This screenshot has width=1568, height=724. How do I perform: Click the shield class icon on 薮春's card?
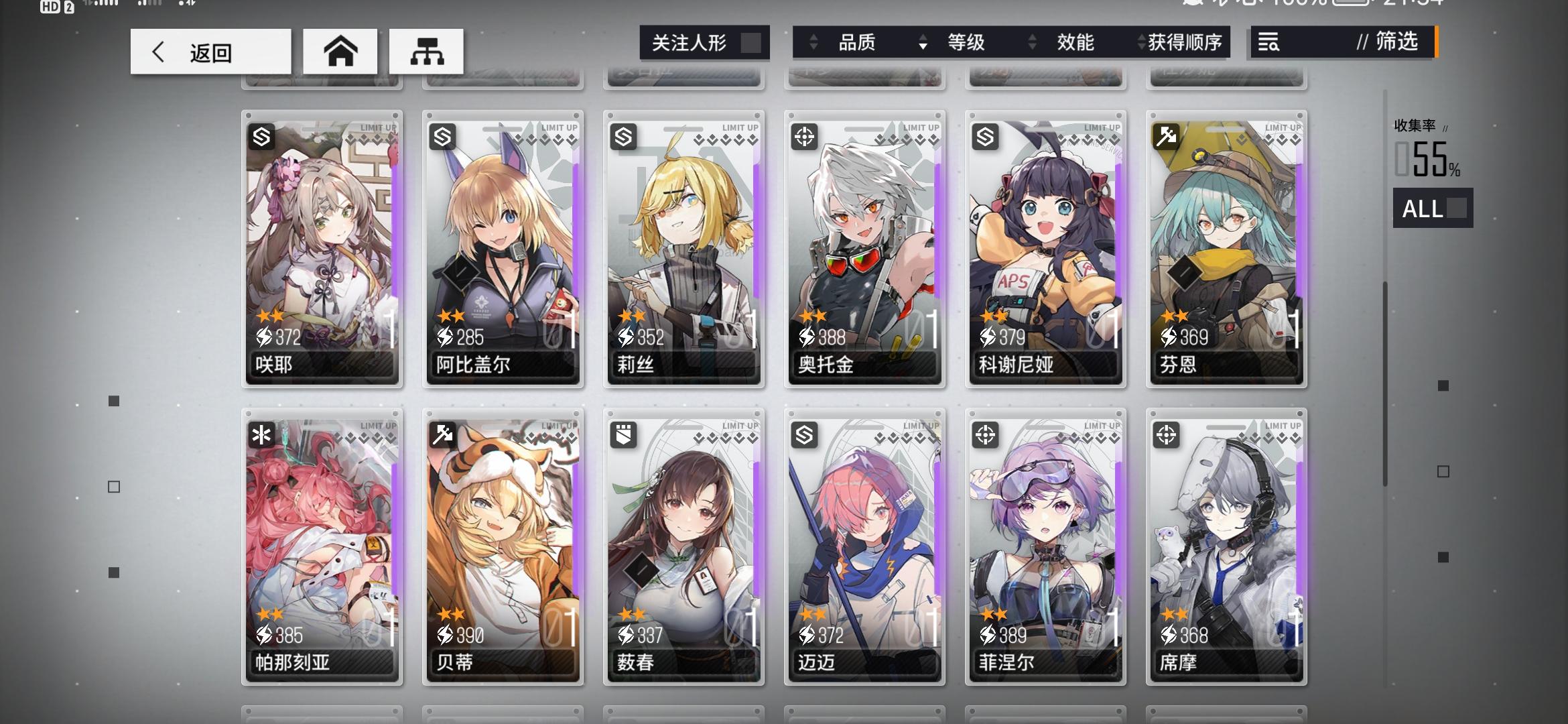click(623, 436)
